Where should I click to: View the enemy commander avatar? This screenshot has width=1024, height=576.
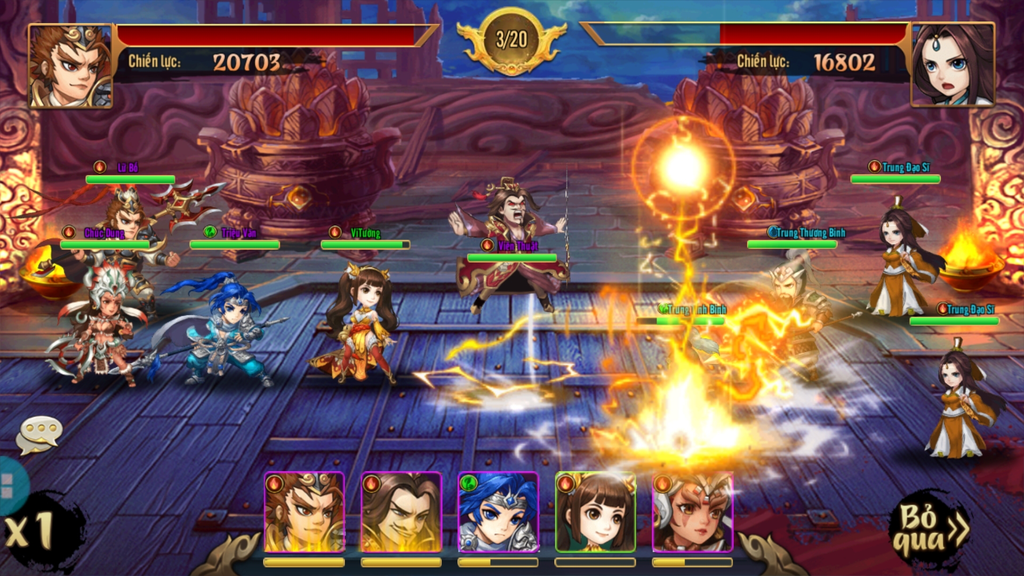click(952, 65)
